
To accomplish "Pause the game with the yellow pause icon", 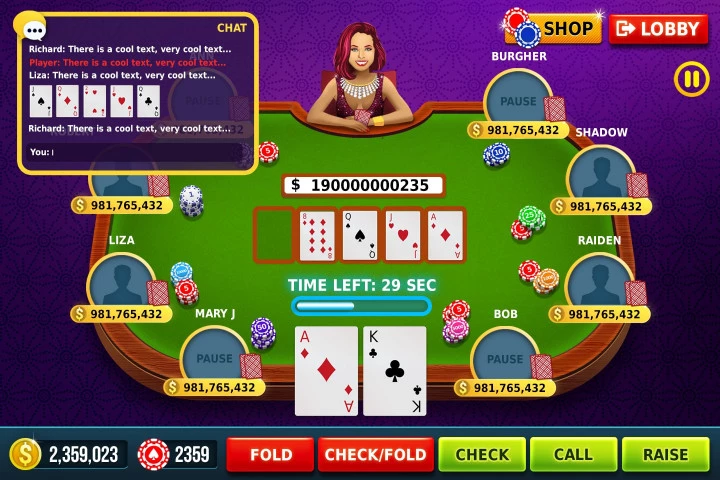I will coord(691,79).
